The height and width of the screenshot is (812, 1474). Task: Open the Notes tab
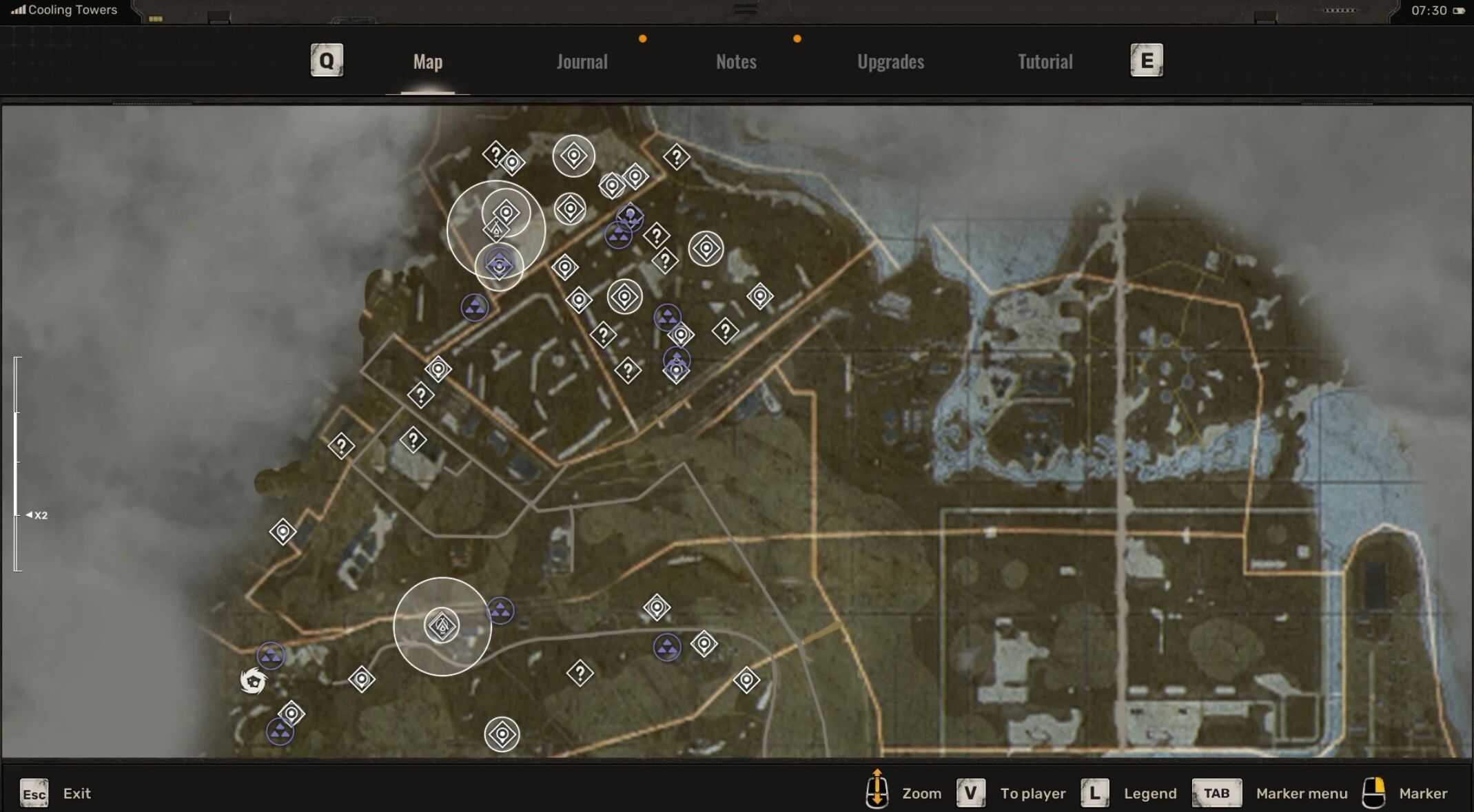[735, 62]
